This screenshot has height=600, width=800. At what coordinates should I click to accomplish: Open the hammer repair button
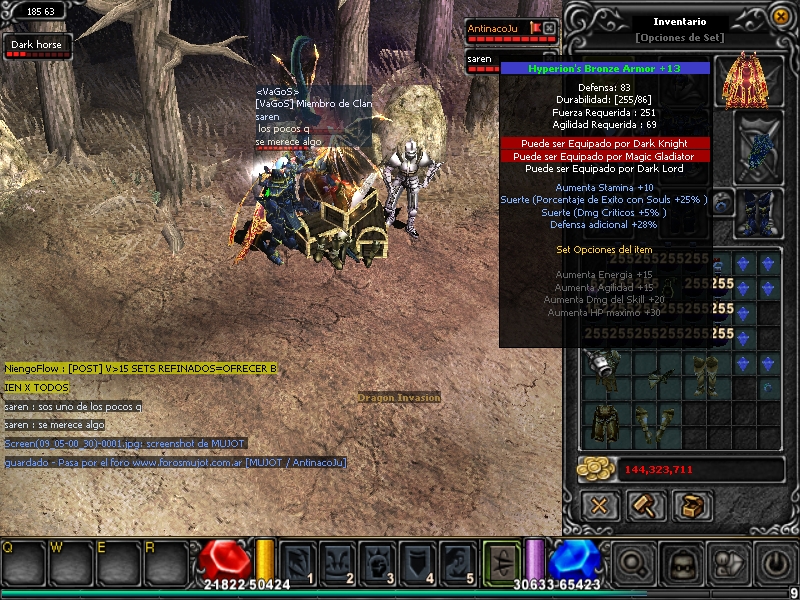tap(646, 505)
